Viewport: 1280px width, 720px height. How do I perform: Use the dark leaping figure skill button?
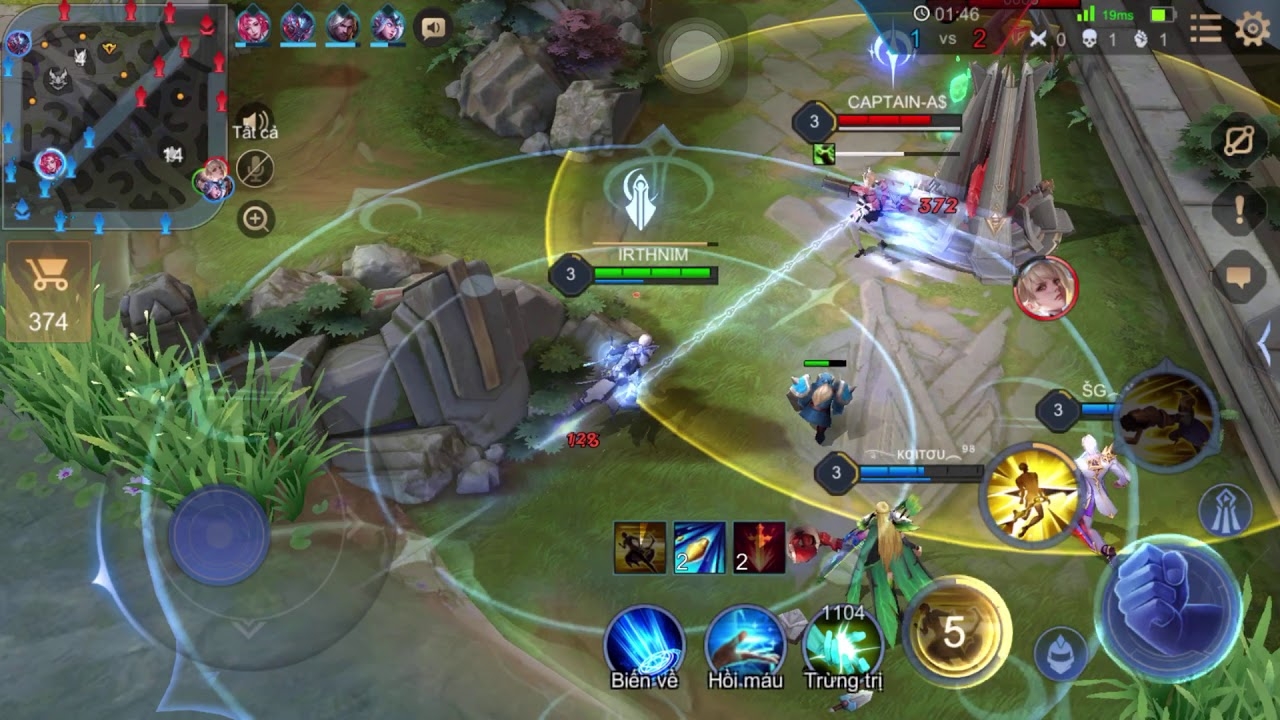(1166, 419)
